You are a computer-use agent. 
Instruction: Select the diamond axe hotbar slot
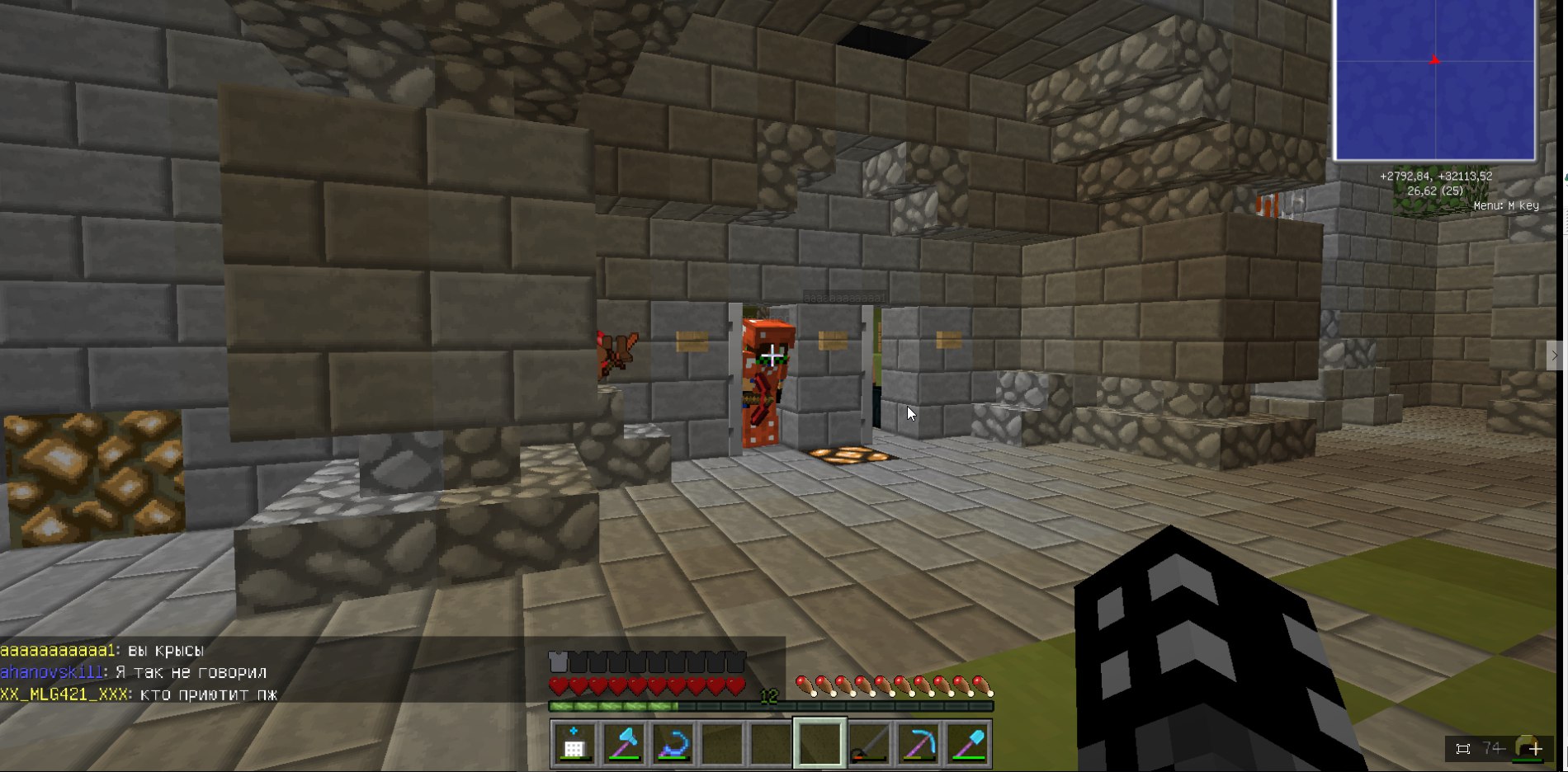(624, 744)
